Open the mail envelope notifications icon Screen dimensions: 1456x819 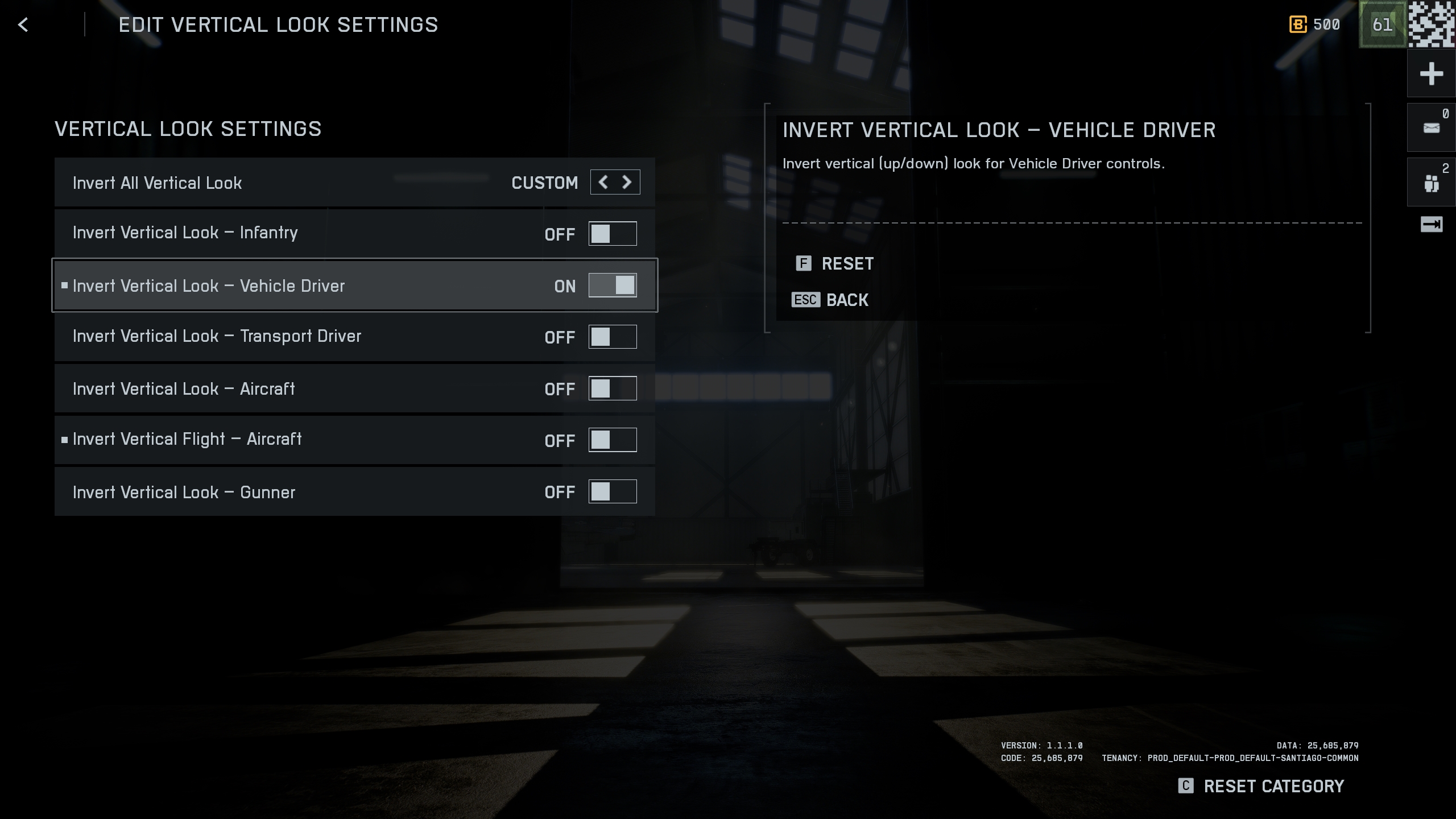tap(1431, 128)
